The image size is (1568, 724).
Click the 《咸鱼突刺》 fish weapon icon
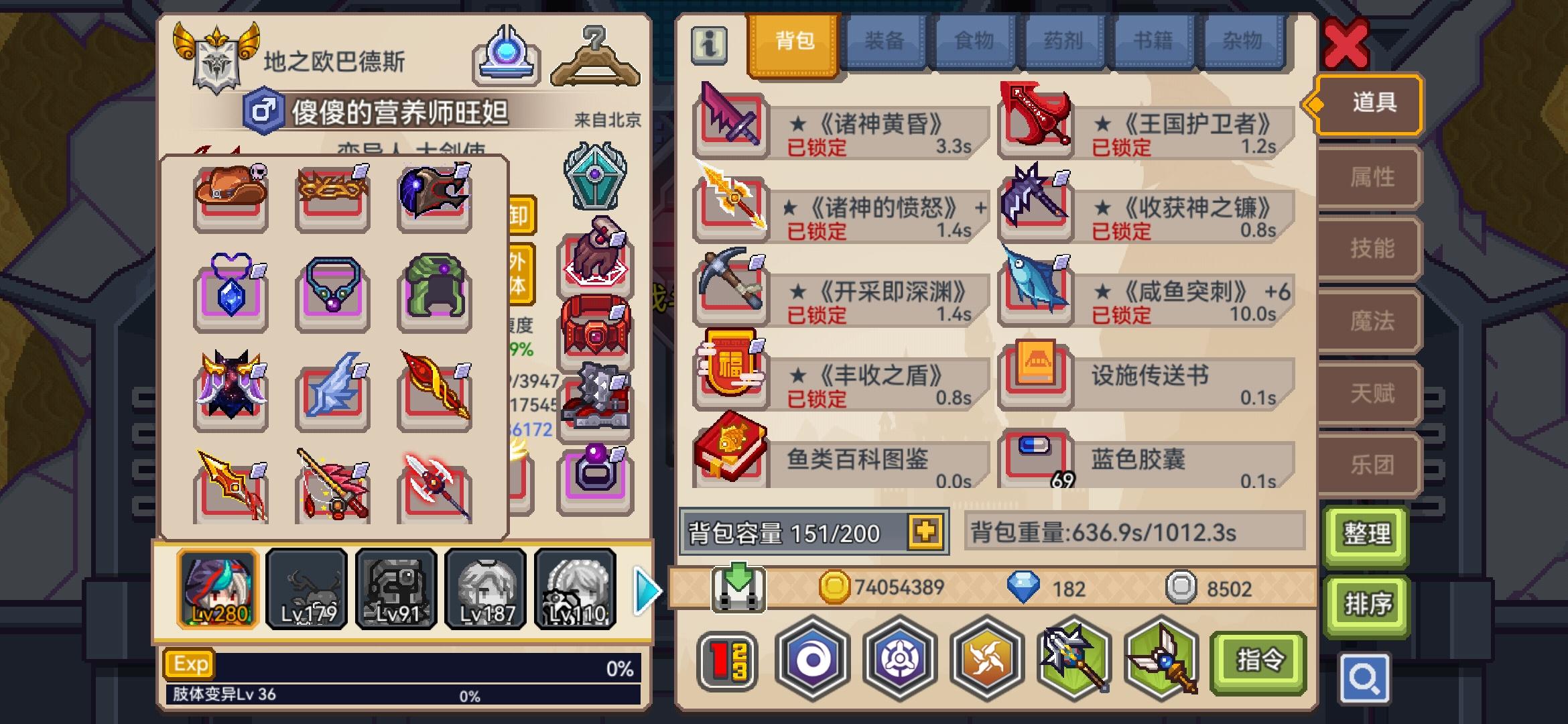tap(1035, 292)
